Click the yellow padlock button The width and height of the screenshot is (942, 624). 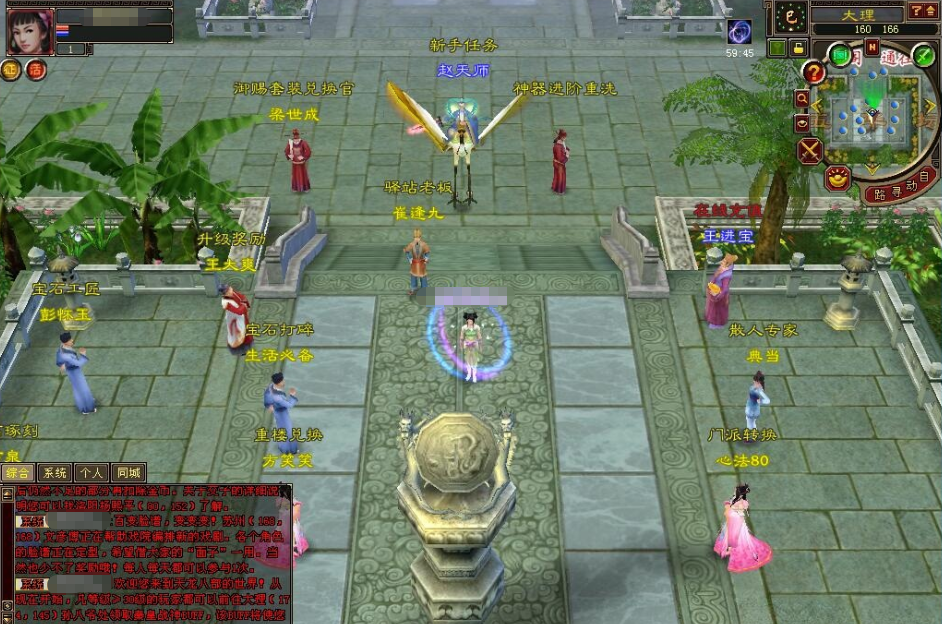pos(798,47)
